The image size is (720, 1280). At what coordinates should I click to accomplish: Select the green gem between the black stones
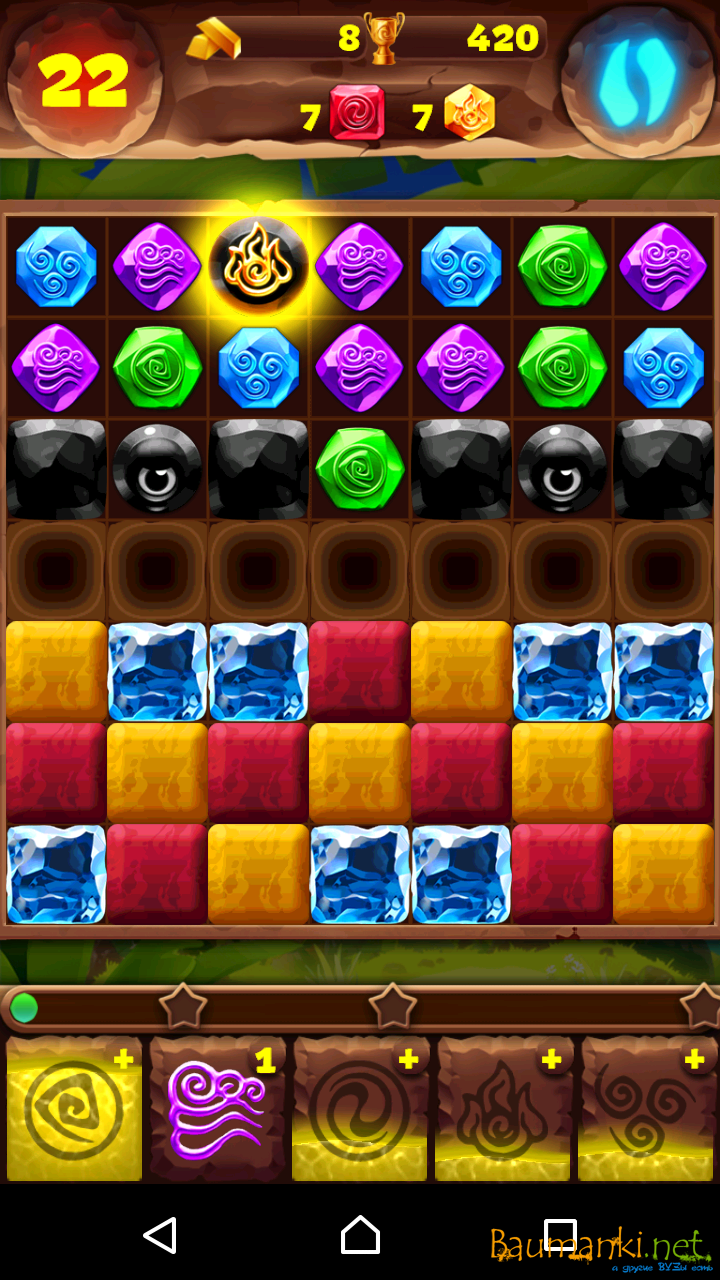click(x=360, y=468)
